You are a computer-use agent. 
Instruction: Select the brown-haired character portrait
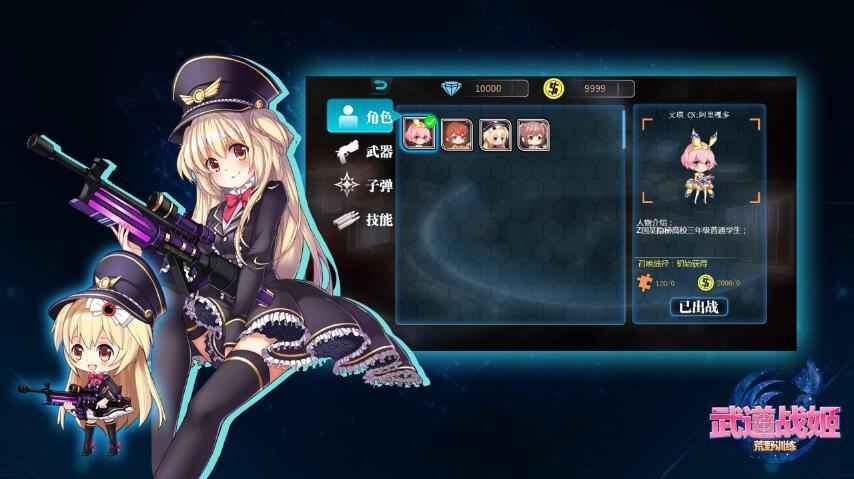533,135
